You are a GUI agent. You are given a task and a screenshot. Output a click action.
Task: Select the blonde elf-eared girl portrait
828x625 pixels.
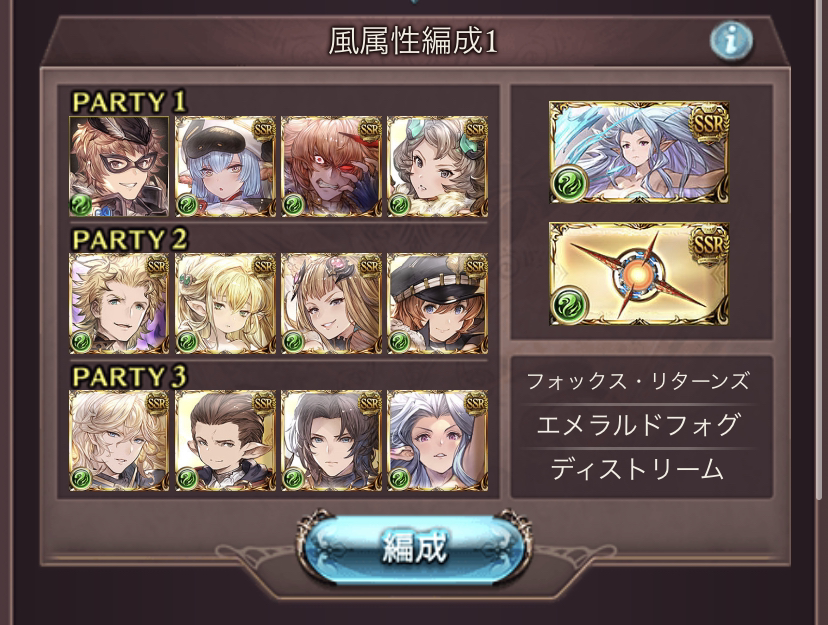coord(225,303)
